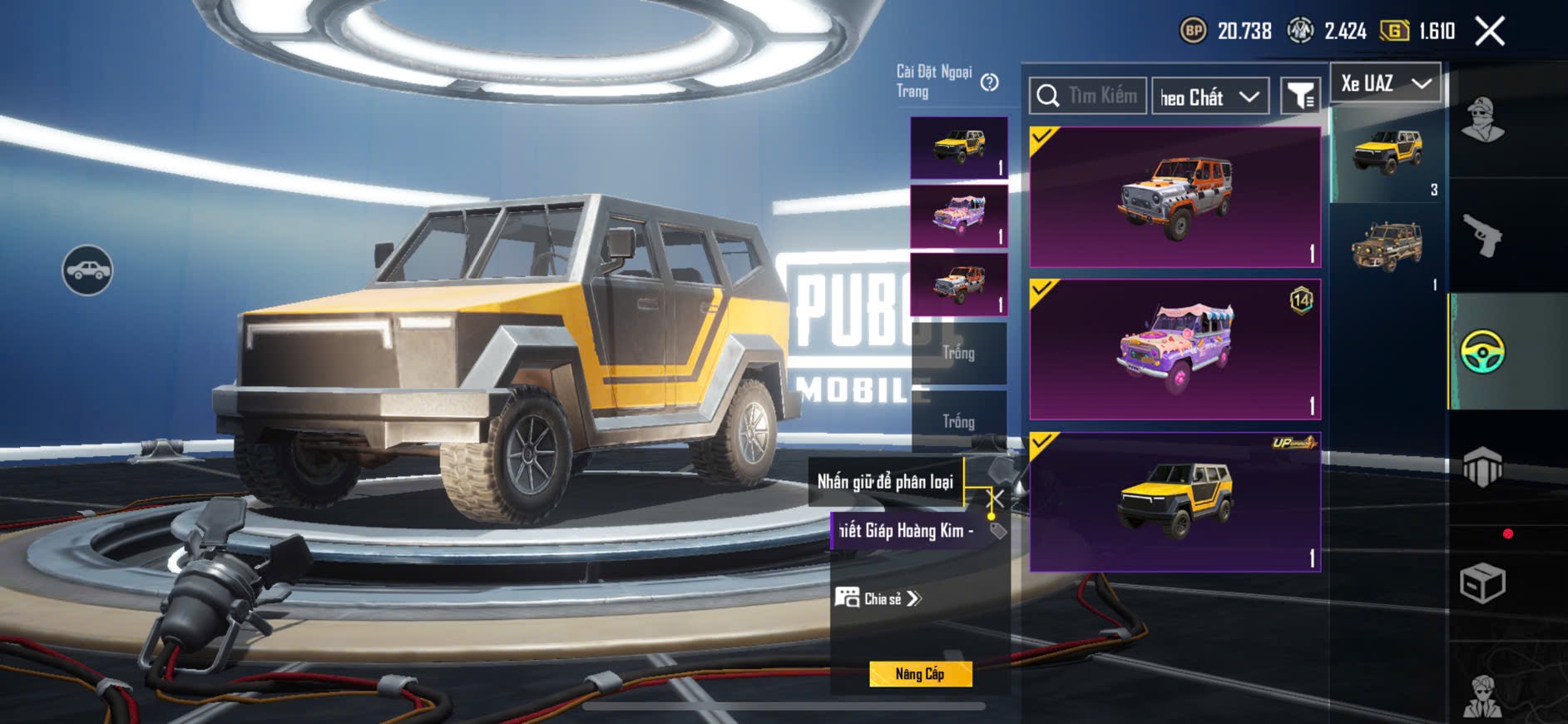This screenshot has height=724, width=1568.
Task: Switch to the outfit character category tab
Action: (x=1482, y=121)
